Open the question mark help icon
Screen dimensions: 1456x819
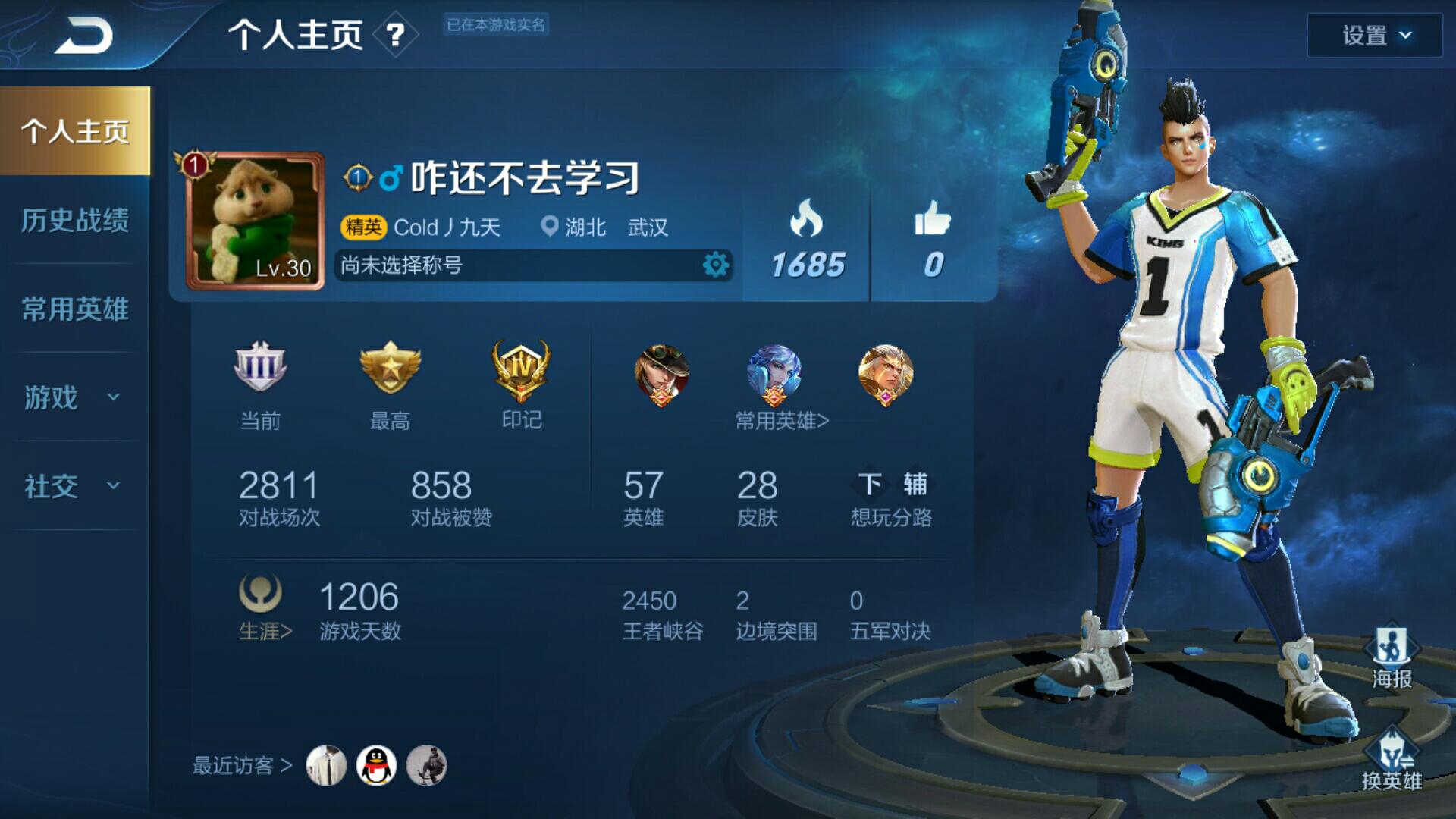pos(395,35)
